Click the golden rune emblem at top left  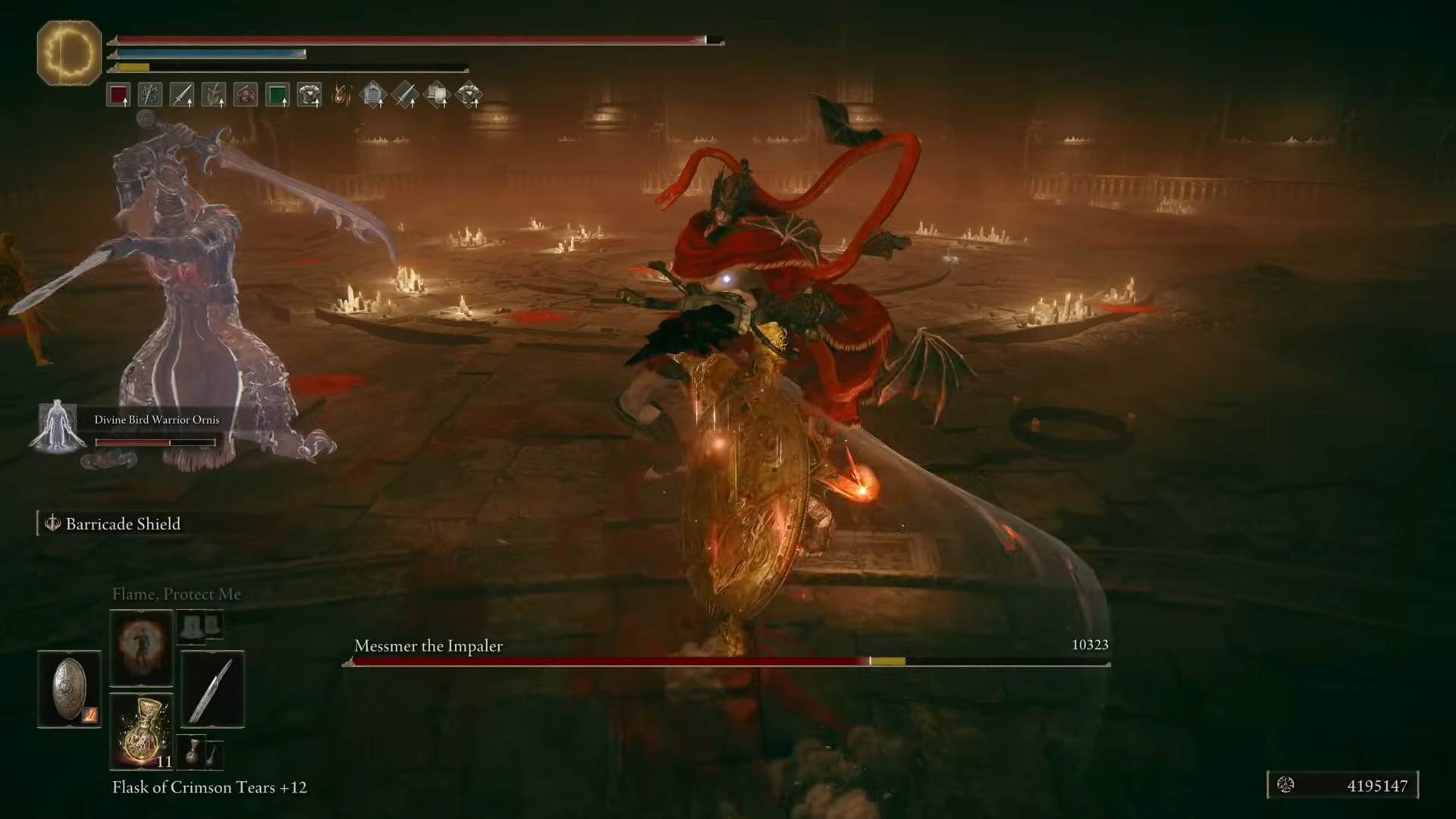click(x=69, y=53)
